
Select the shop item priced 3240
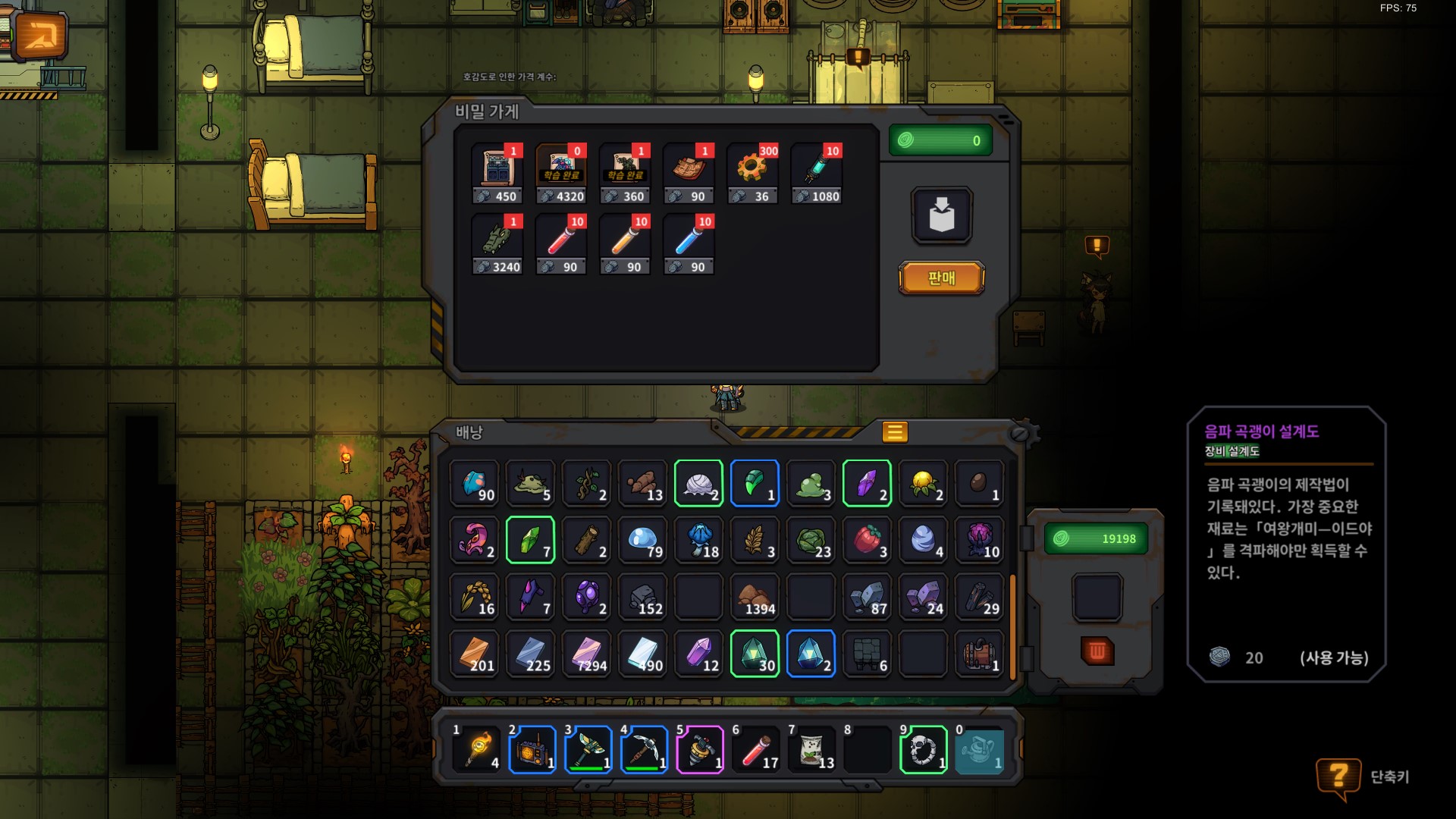click(497, 244)
